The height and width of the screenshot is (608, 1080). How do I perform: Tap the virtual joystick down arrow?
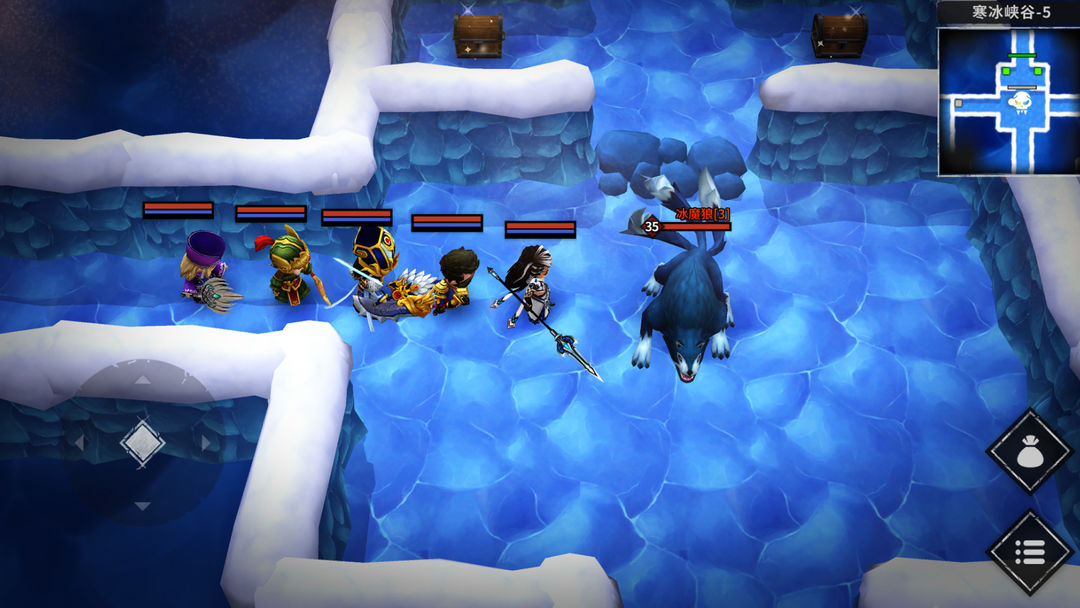pyautogui.click(x=142, y=506)
